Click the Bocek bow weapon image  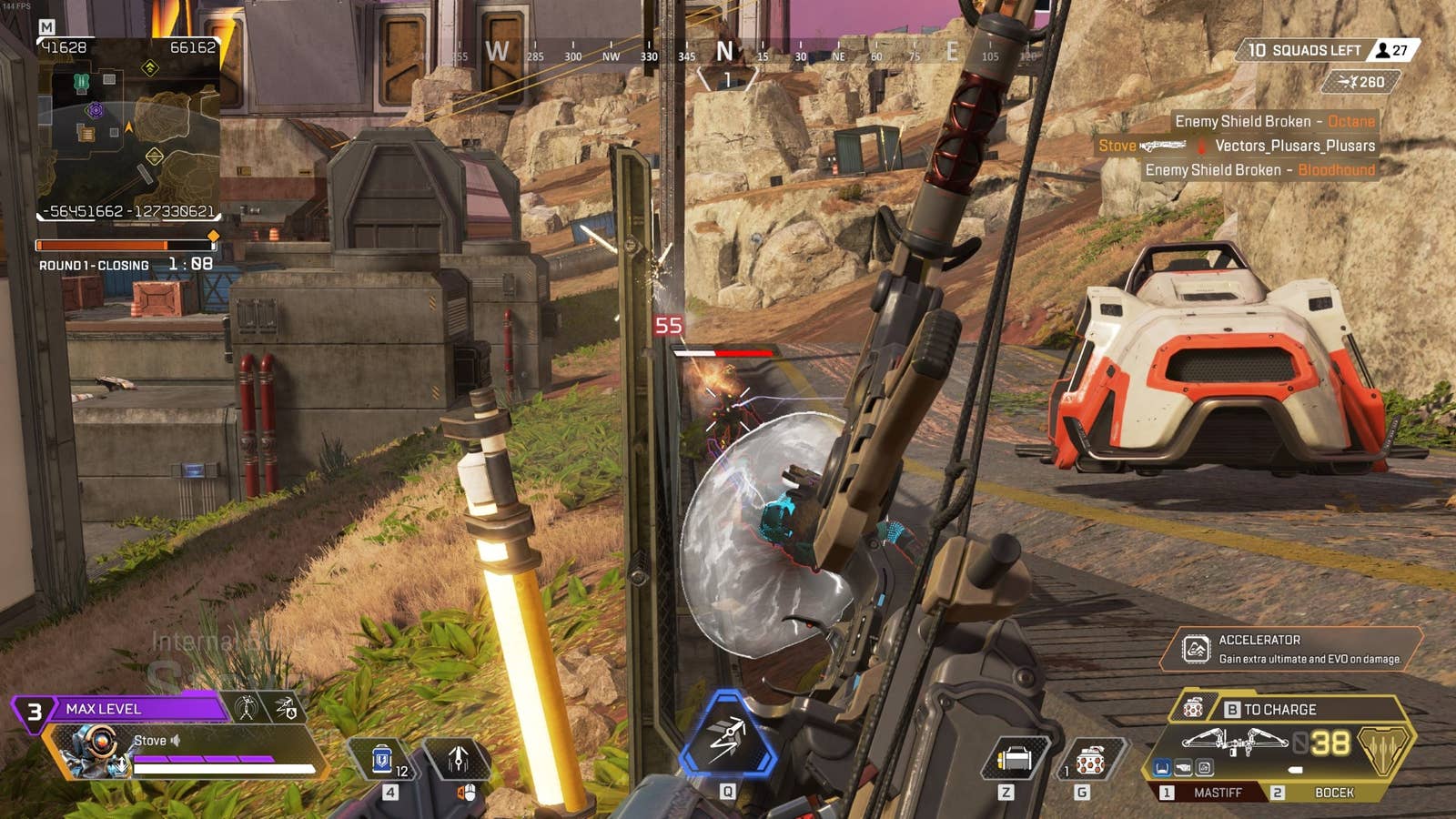pos(1233,743)
